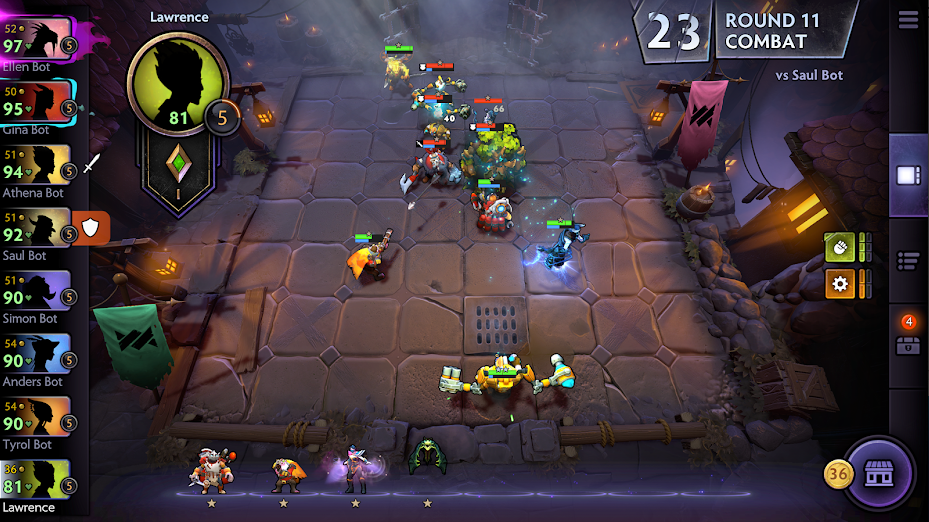Open the treasure chest items tab
Viewport: 929px width, 522px height.
[908, 342]
